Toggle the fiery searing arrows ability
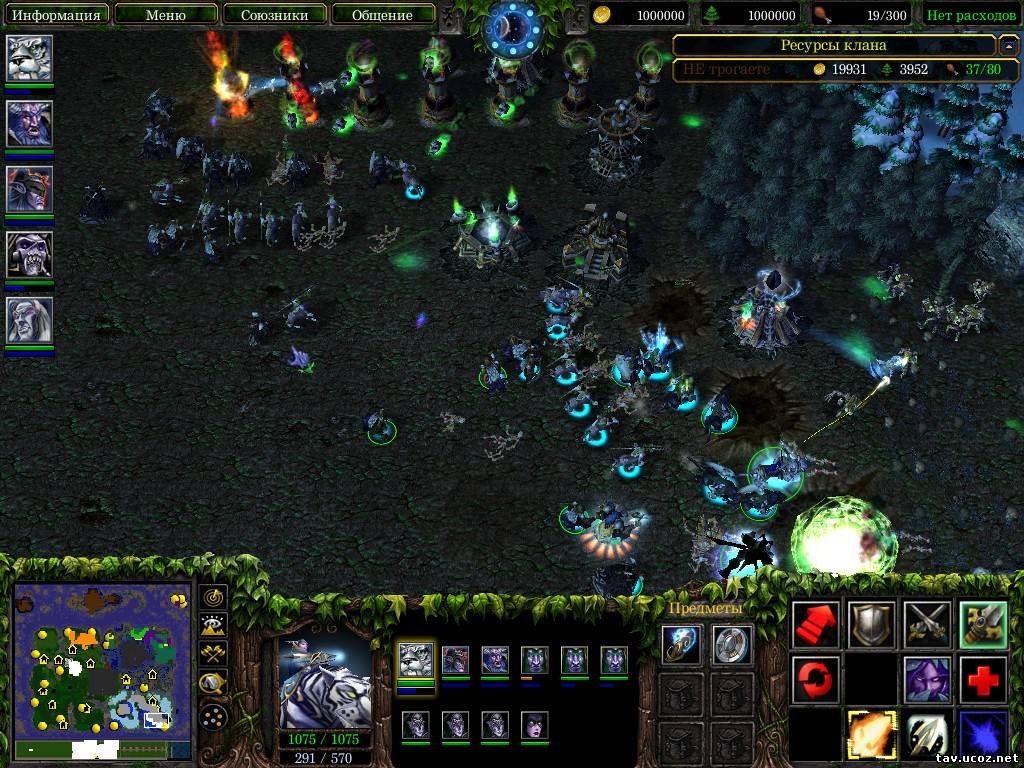 pos(871,734)
